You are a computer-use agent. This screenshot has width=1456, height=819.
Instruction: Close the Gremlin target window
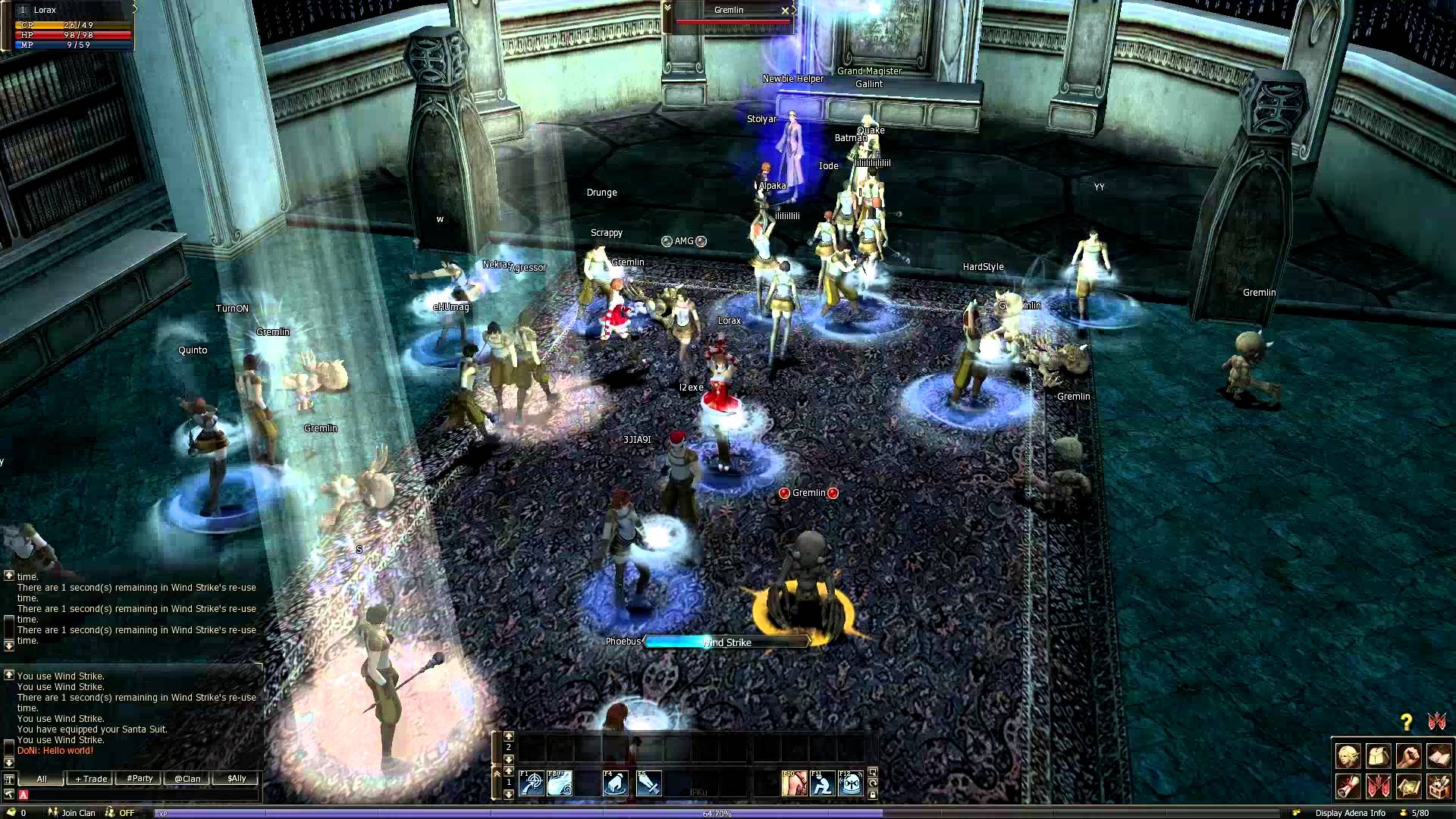785,11
